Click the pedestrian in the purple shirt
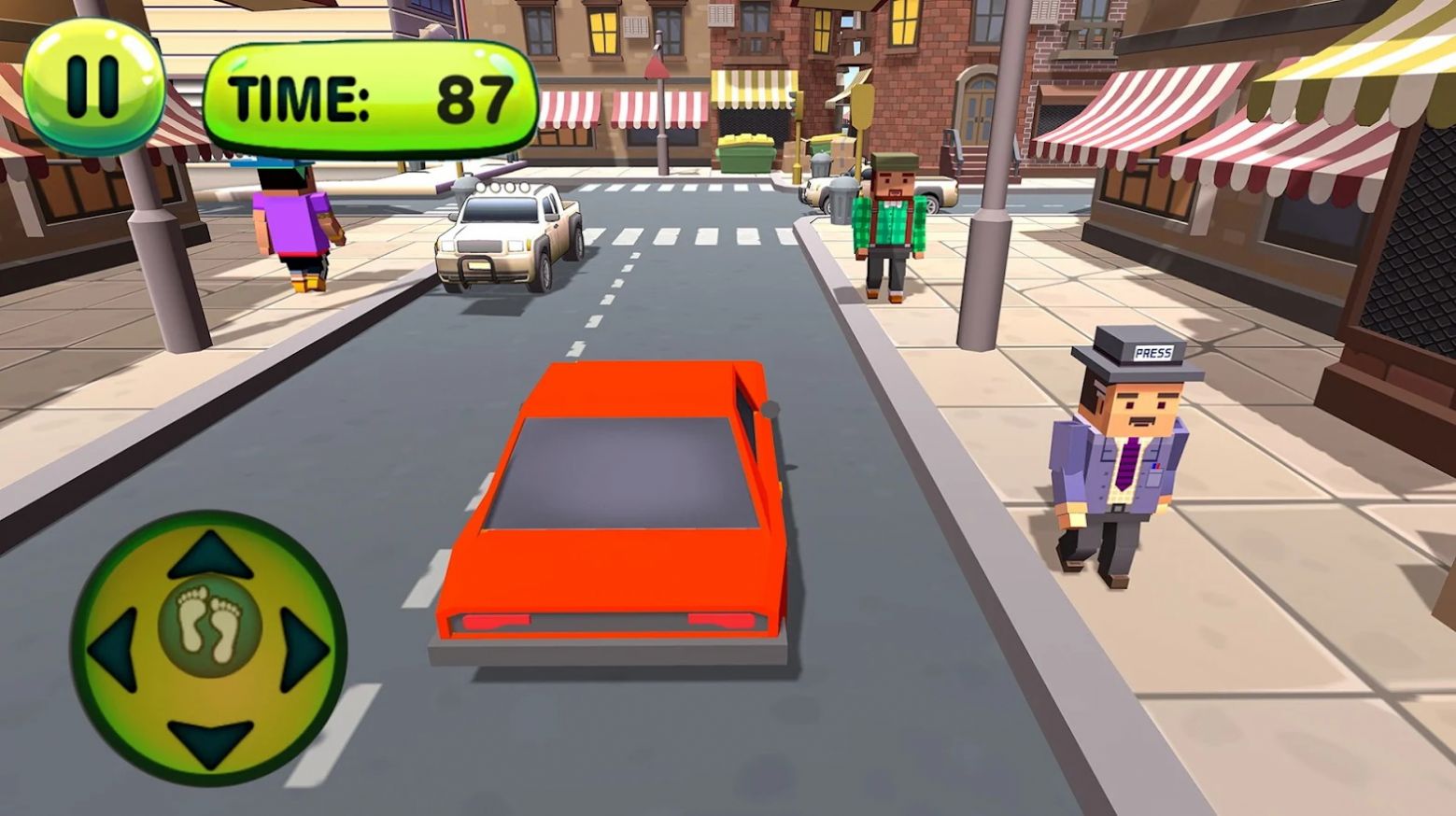This screenshot has height=816, width=1456. [x=294, y=224]
